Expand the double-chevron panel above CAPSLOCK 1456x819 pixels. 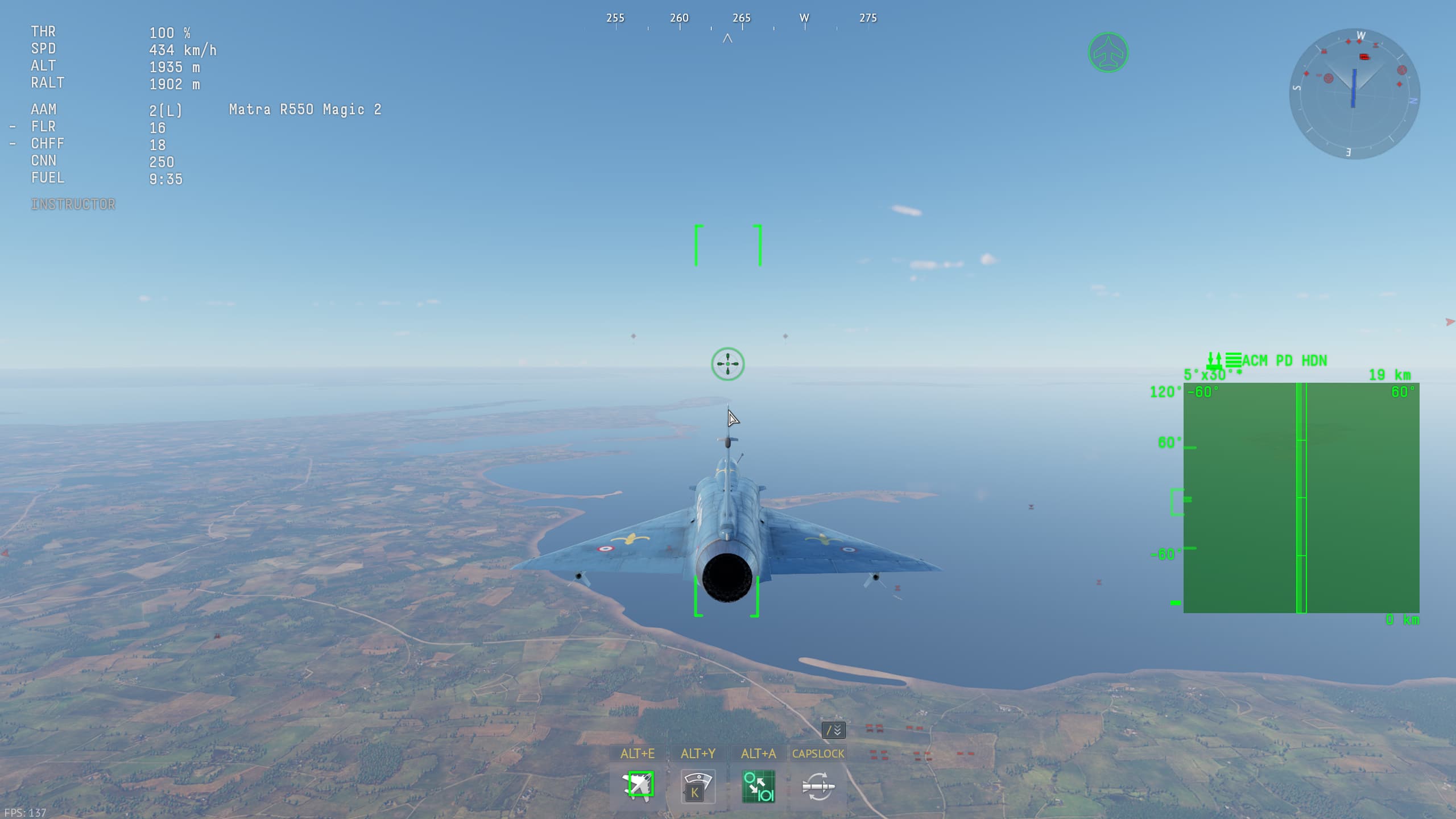(x=833, y=730)
